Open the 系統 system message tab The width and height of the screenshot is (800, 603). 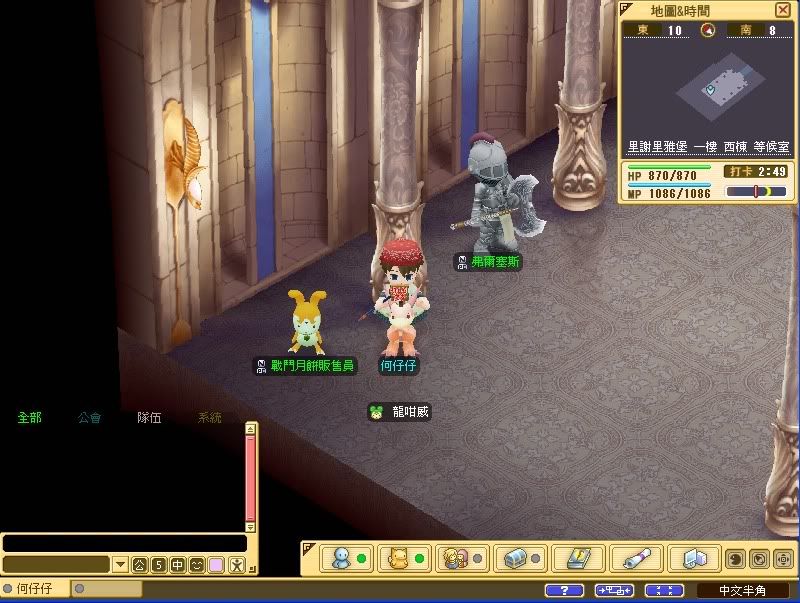pyautogui.click(x=209, y=418)
